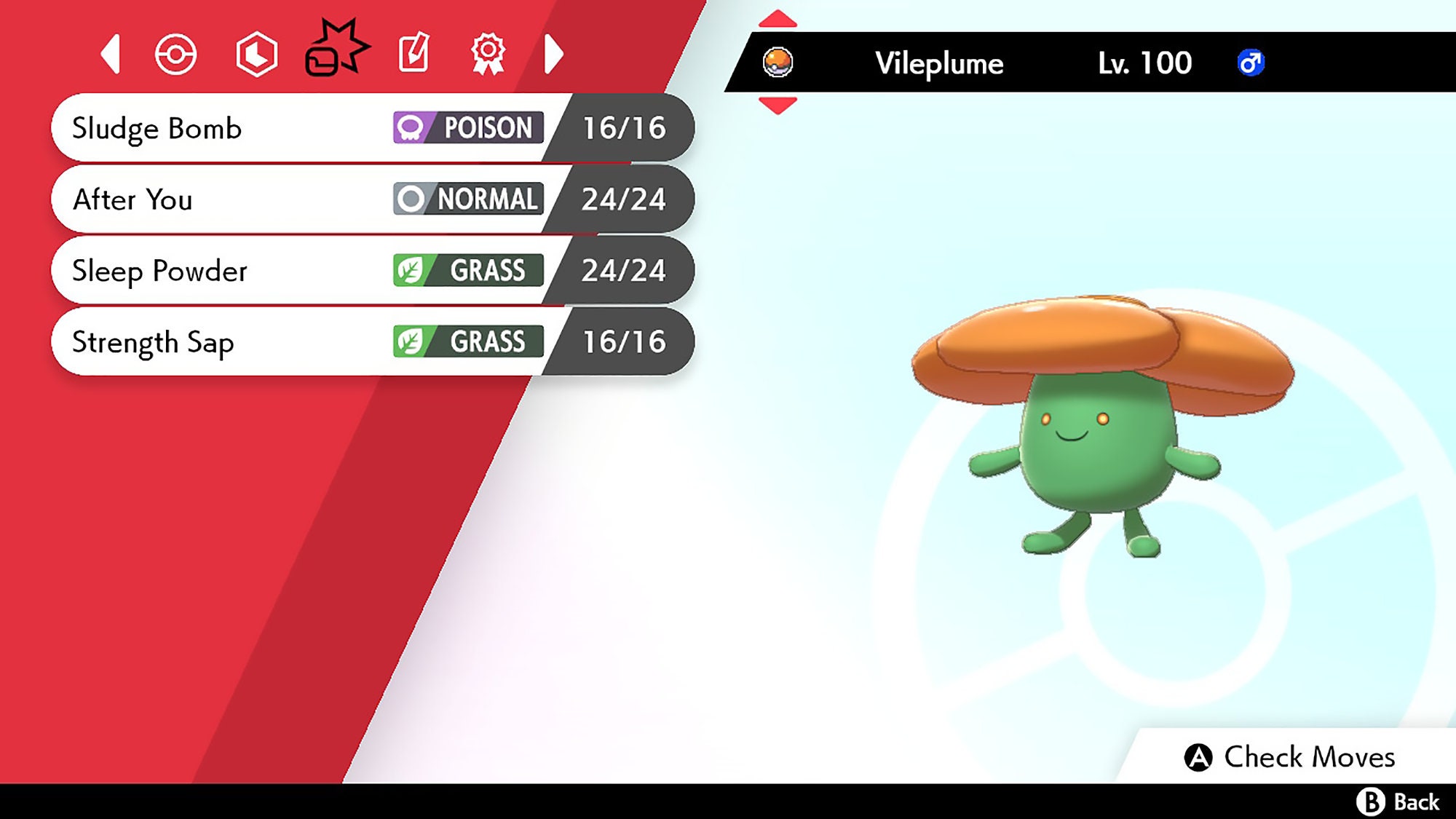The width and height of the screenshot is (1456, 819).
Task: Click the Normal type badge on After You
Action: [466, 199]
